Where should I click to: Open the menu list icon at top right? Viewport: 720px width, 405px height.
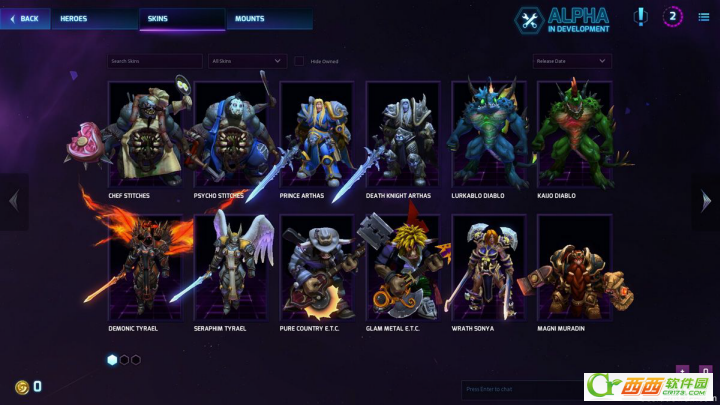tap(704, 17)
